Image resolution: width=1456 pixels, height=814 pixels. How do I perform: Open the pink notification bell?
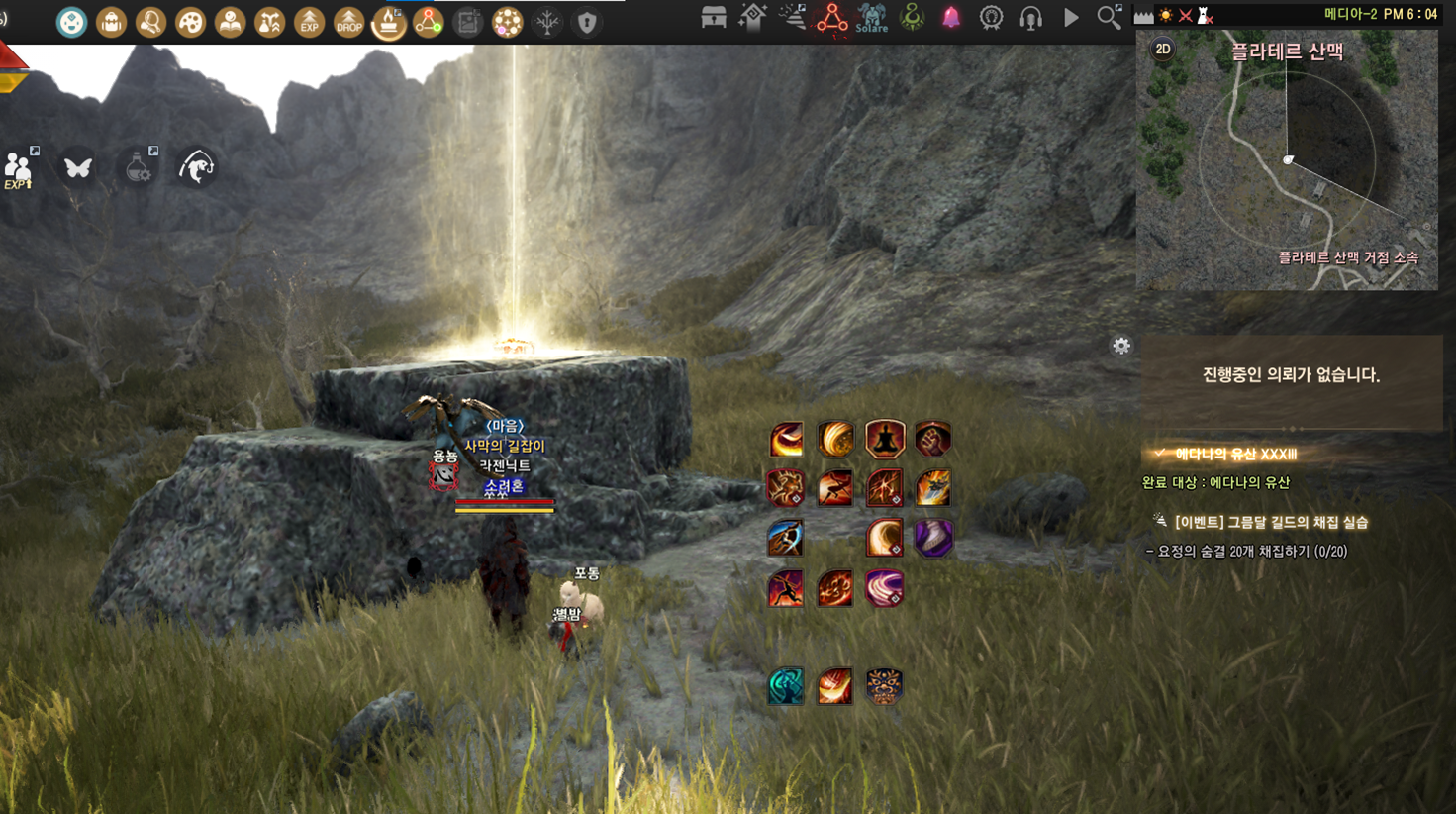[x=951, y=18]
